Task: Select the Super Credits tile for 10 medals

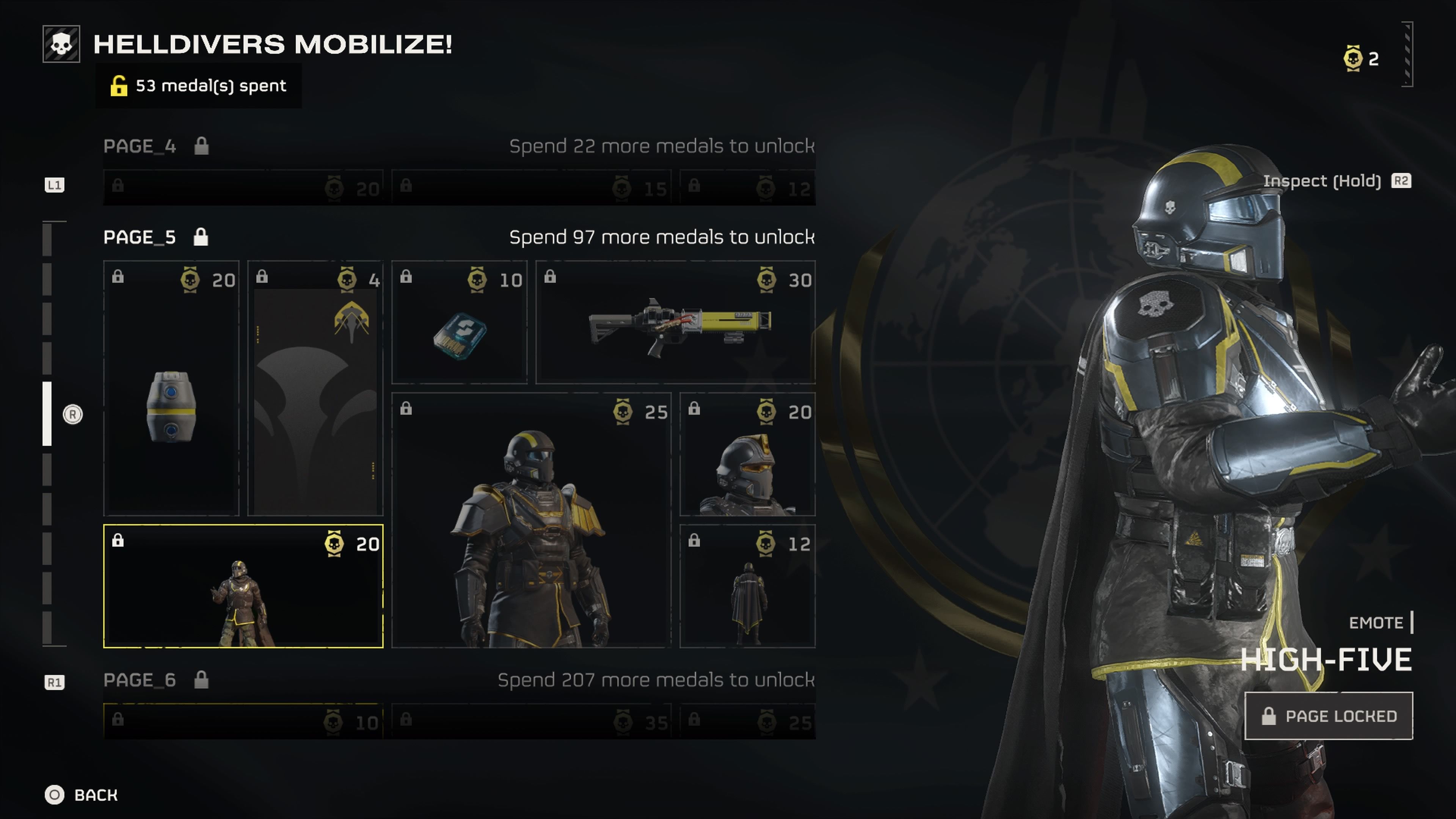Action: pyautogui.click(x=459, y=322)
